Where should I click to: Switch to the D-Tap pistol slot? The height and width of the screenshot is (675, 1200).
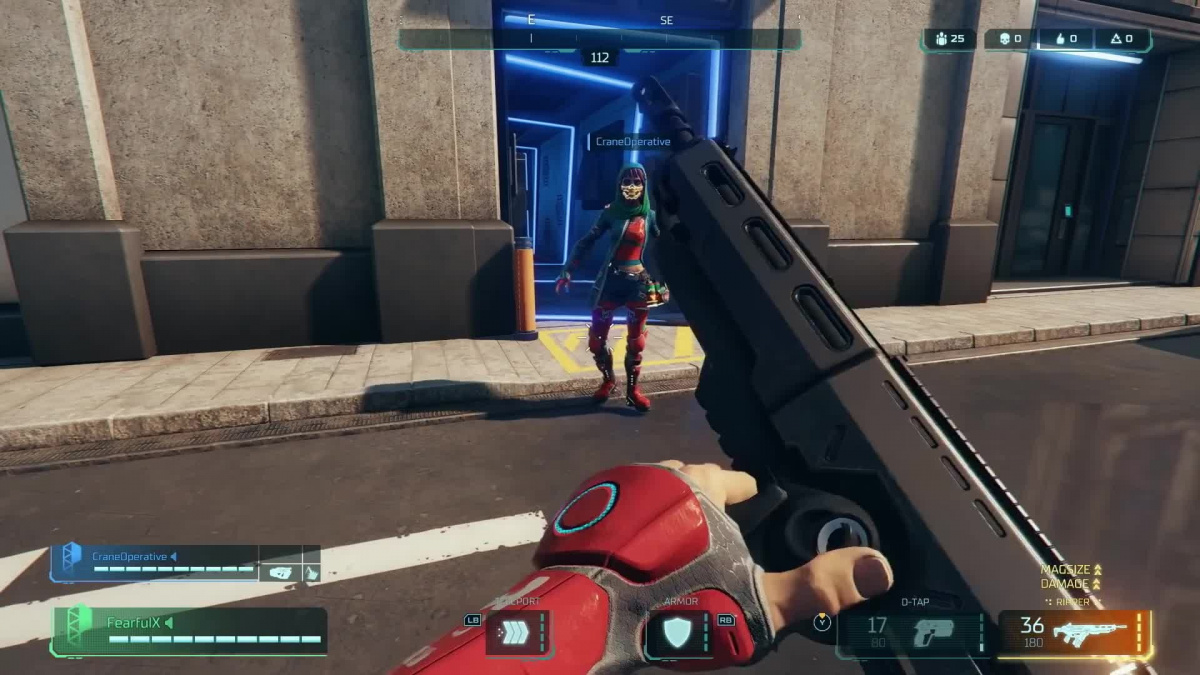pyautogui.click(x=910, y=634)
